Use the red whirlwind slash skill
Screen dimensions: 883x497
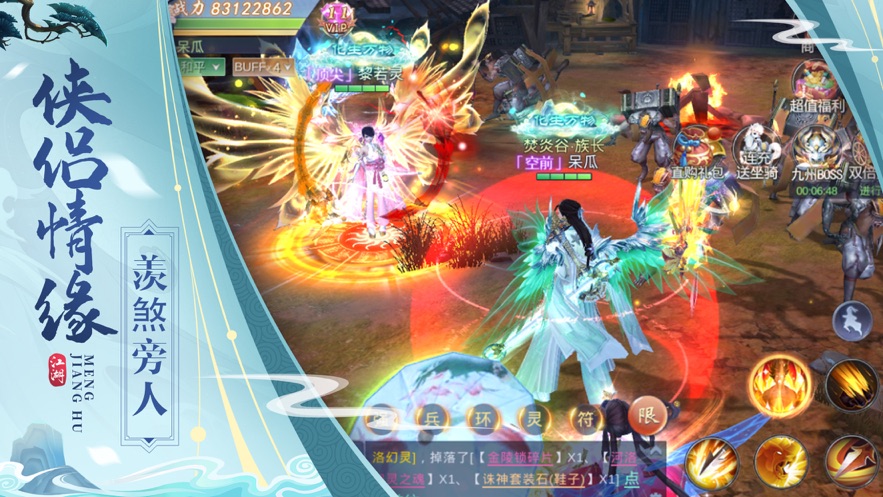[x=851, y=462]
